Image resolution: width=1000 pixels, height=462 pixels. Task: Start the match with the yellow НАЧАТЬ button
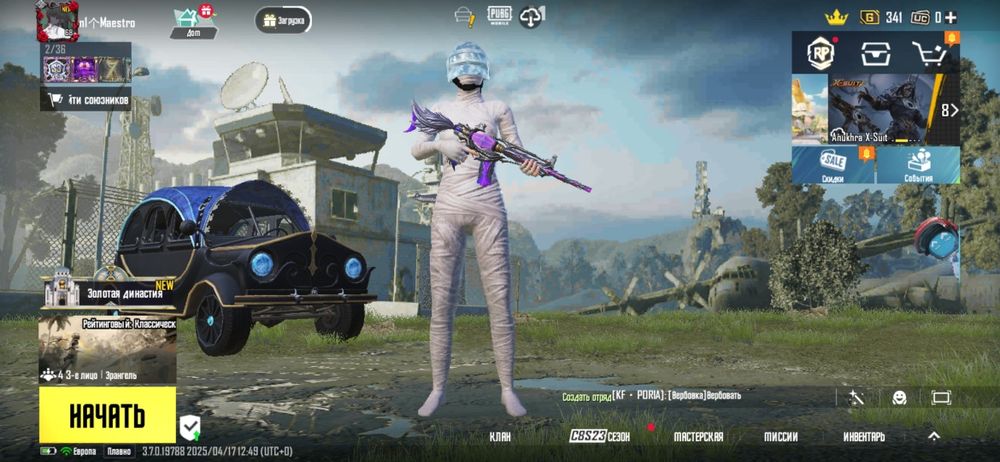[107, 414]
